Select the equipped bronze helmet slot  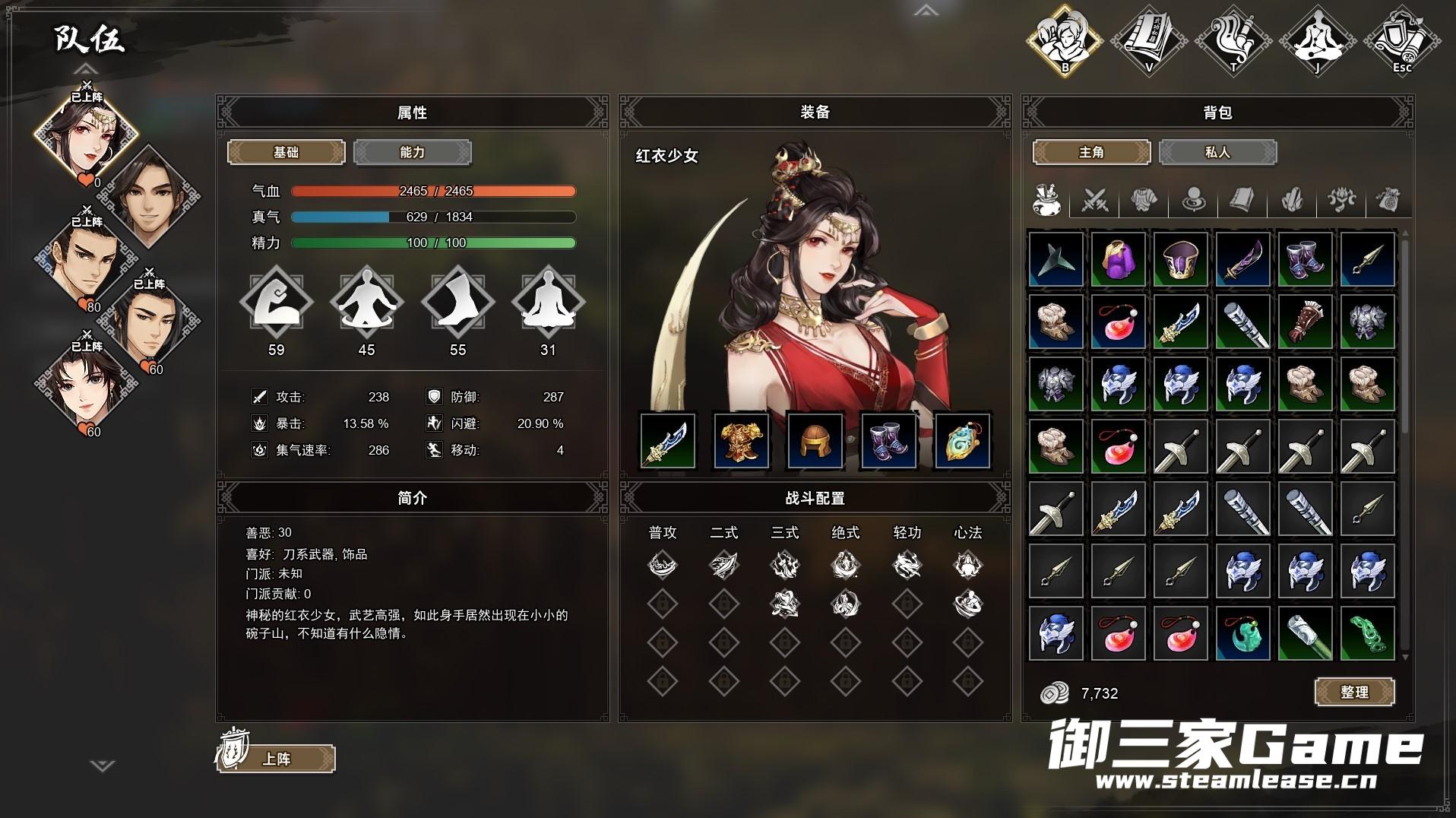[x=815, y=441]
